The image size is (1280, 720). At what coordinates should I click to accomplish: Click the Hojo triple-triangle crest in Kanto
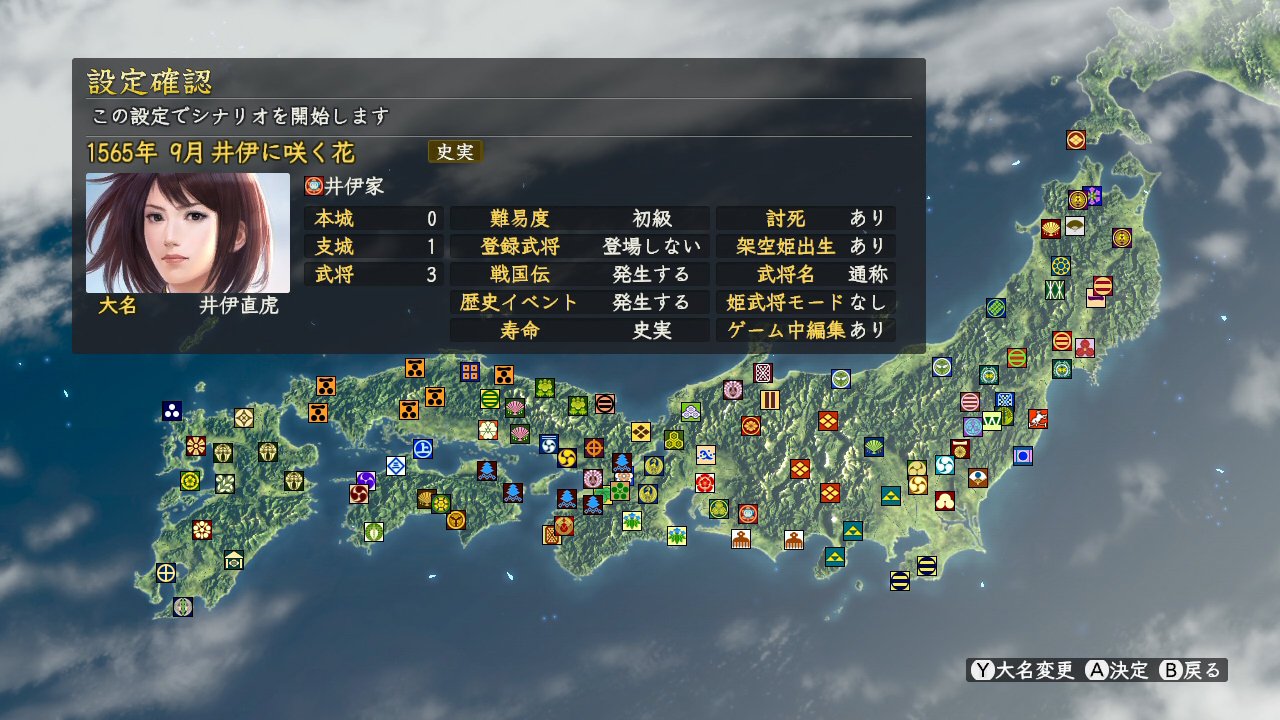[x=892, y=496]
